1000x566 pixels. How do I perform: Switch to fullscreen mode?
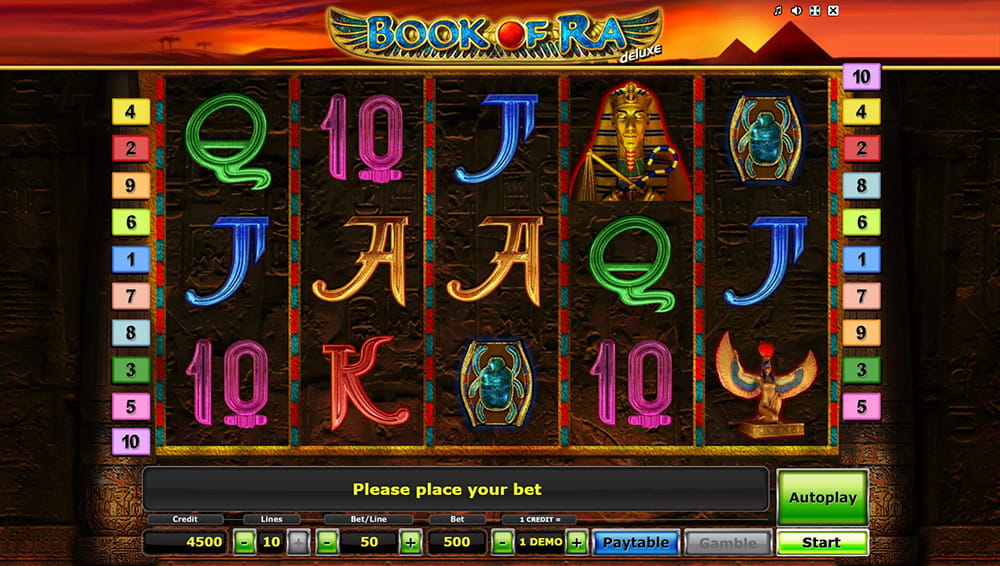click(x=815, y=11)
